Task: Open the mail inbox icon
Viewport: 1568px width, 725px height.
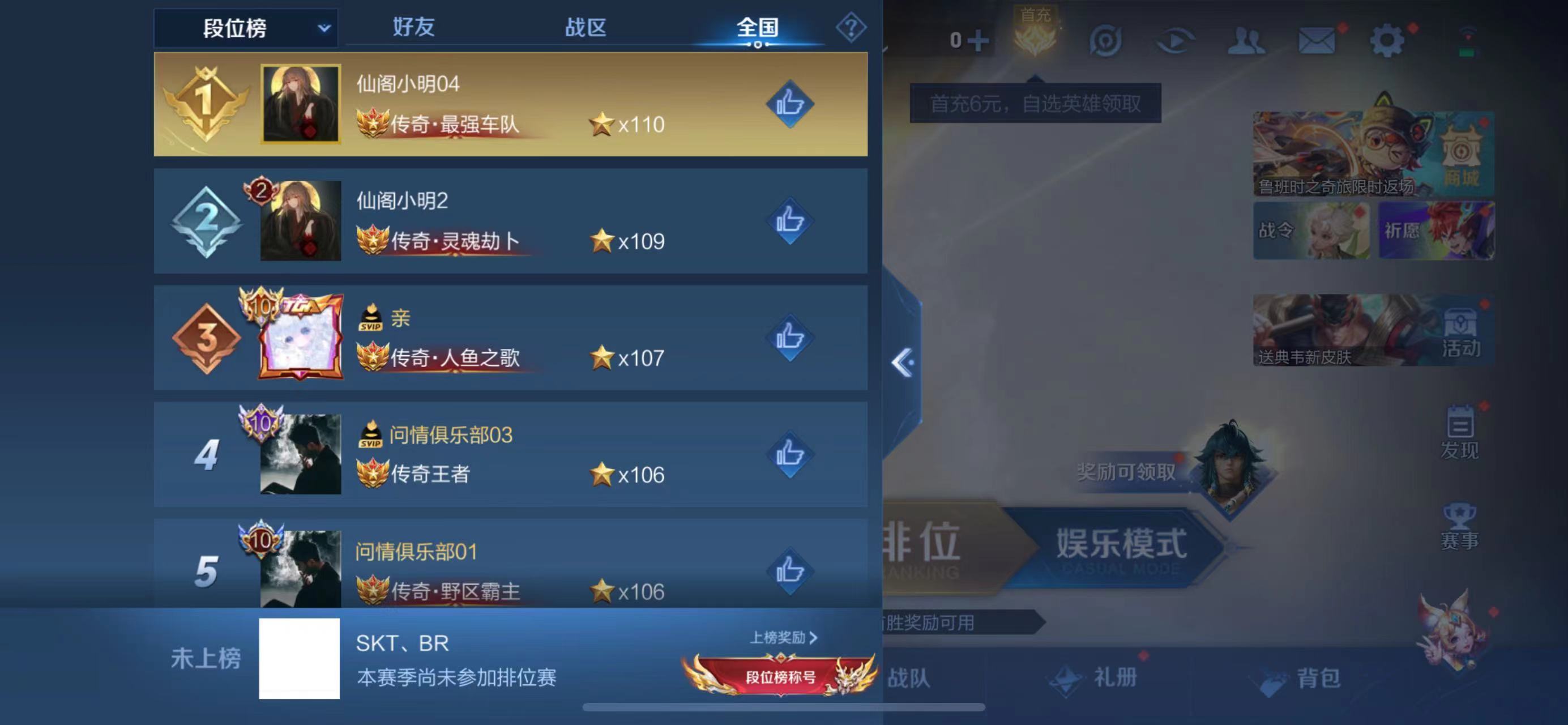Action: point(1317,38)
